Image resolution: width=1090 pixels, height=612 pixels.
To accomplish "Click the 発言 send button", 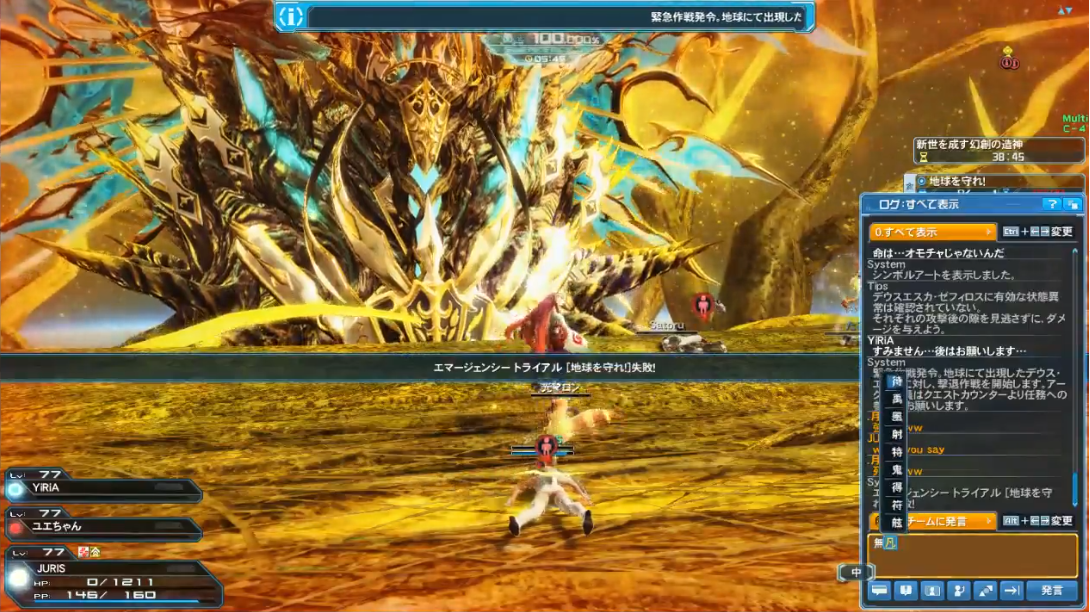I will [1051, 591].
